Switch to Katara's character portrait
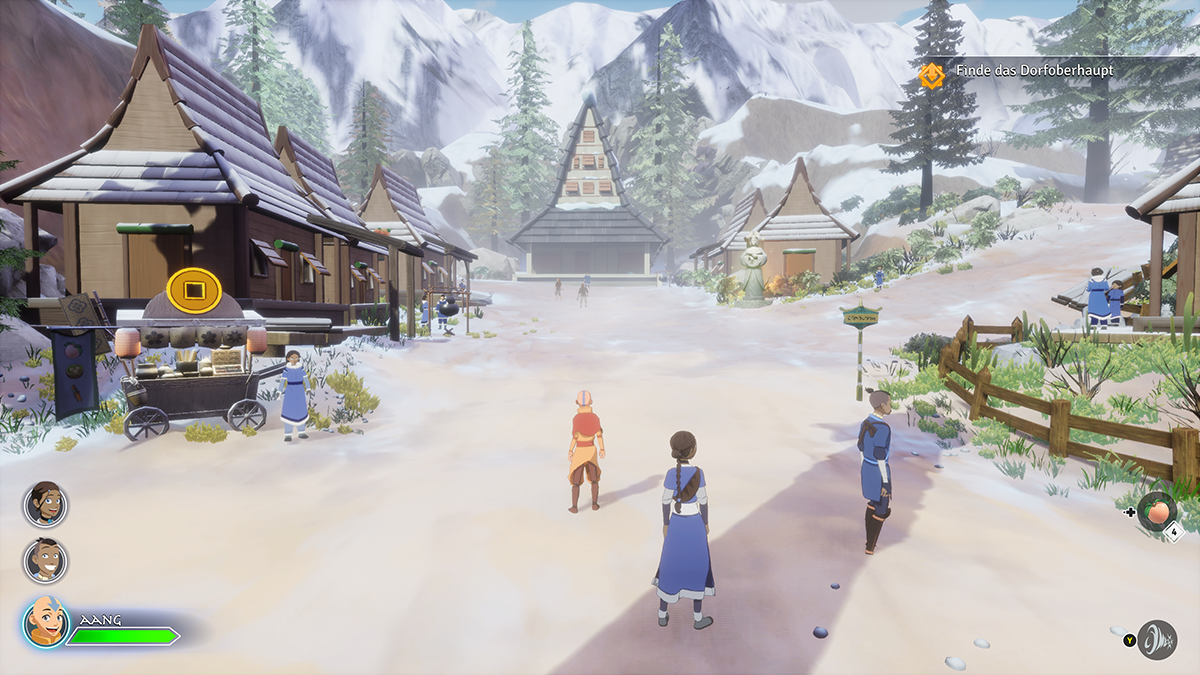Viewport: 1200px width, 675px height. pyautogui.click(x=45, y=503)
